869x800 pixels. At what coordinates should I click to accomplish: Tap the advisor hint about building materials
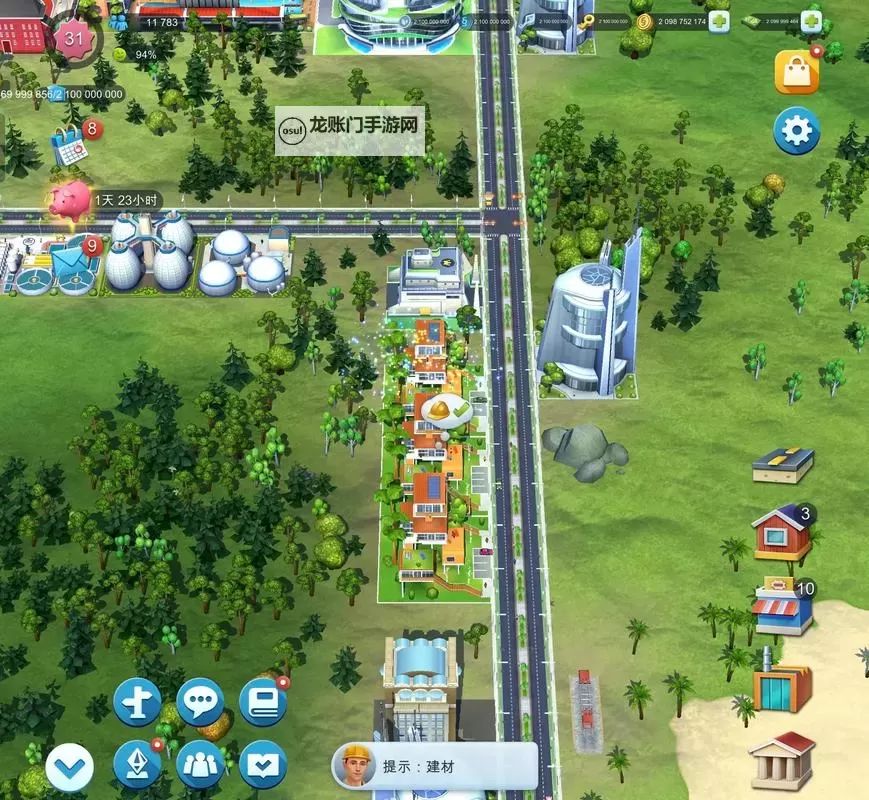(434, 766)
